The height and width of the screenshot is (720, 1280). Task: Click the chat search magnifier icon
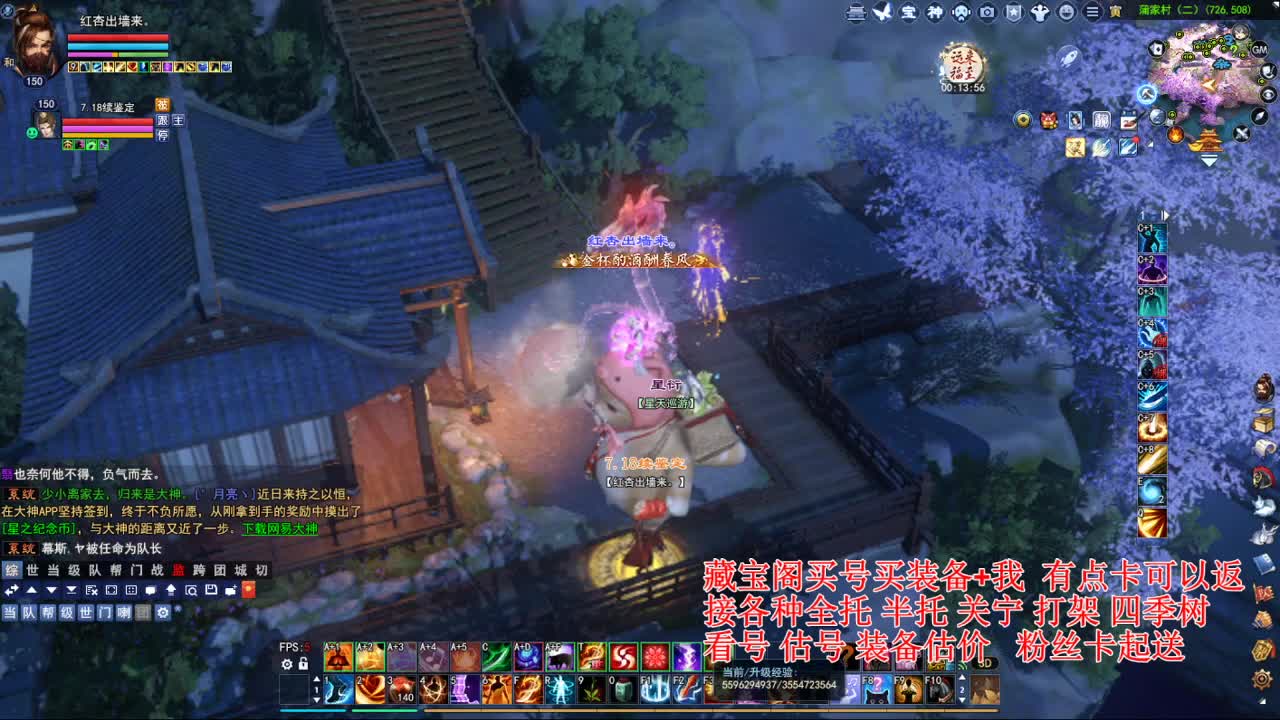(192, 590)
